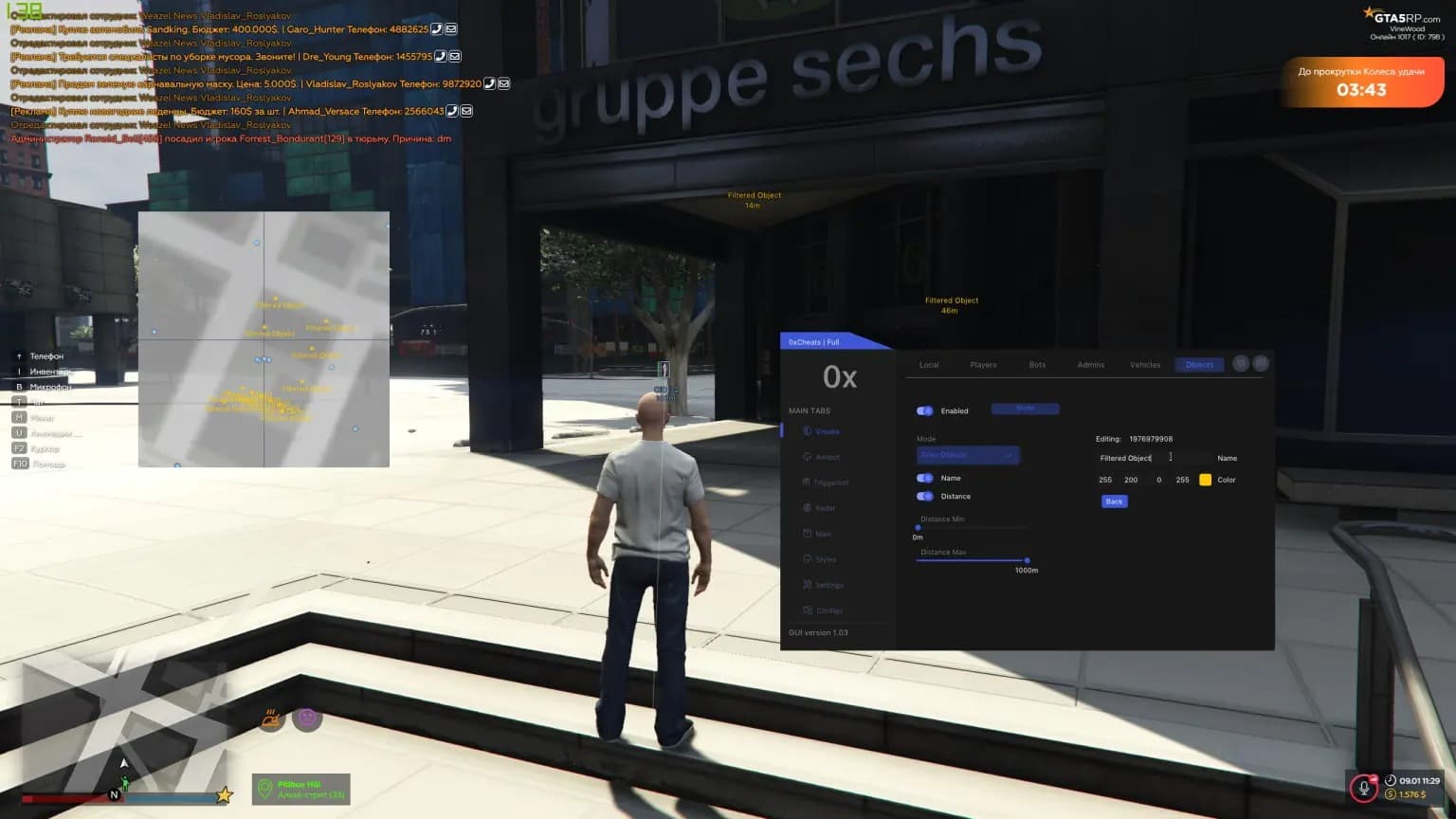Open the Settings section in main tabs
Viewport: 1456px width, 819px height.
pos(828,585)
